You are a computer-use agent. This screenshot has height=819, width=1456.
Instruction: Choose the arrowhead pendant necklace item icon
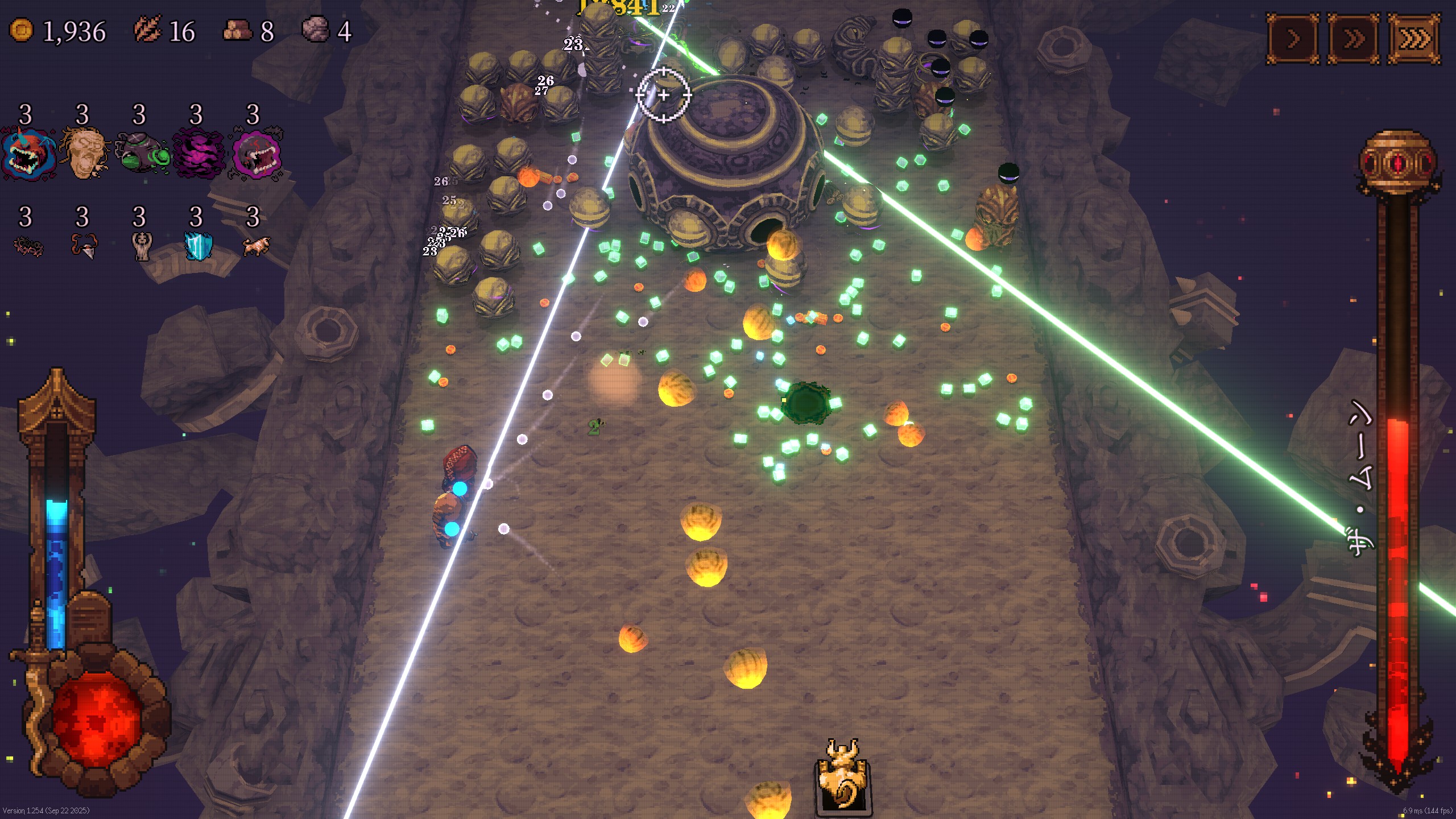tap(84, 247)
